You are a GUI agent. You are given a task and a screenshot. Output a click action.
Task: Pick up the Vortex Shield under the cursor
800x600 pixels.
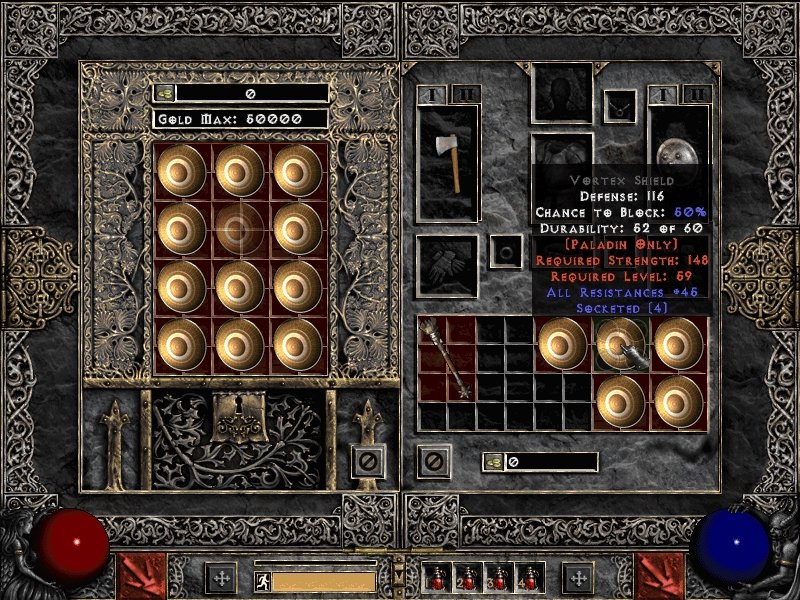pyautogui.click(x=621, y=345)
